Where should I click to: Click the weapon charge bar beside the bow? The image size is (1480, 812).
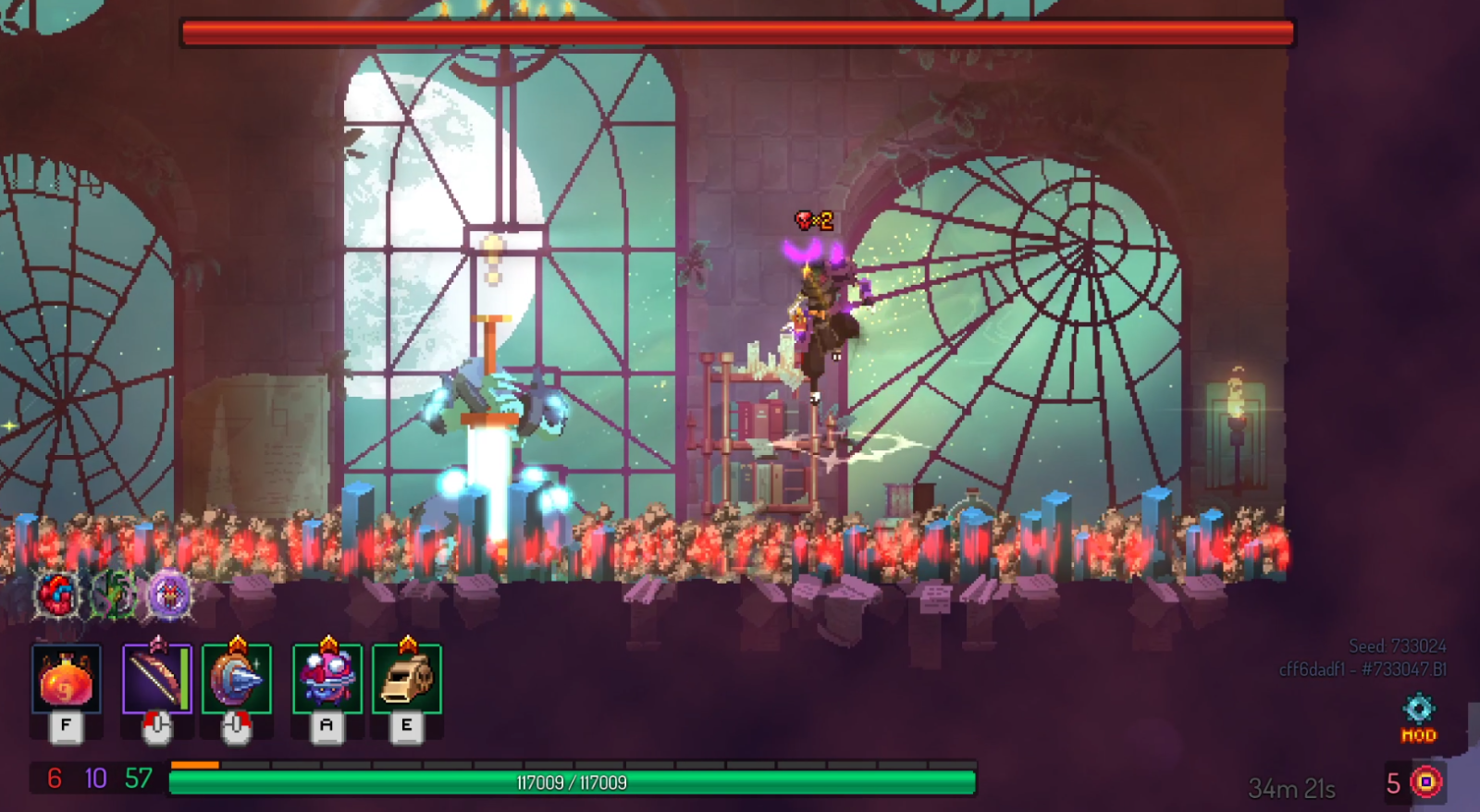pyautogui.click(x=186, y=678)
